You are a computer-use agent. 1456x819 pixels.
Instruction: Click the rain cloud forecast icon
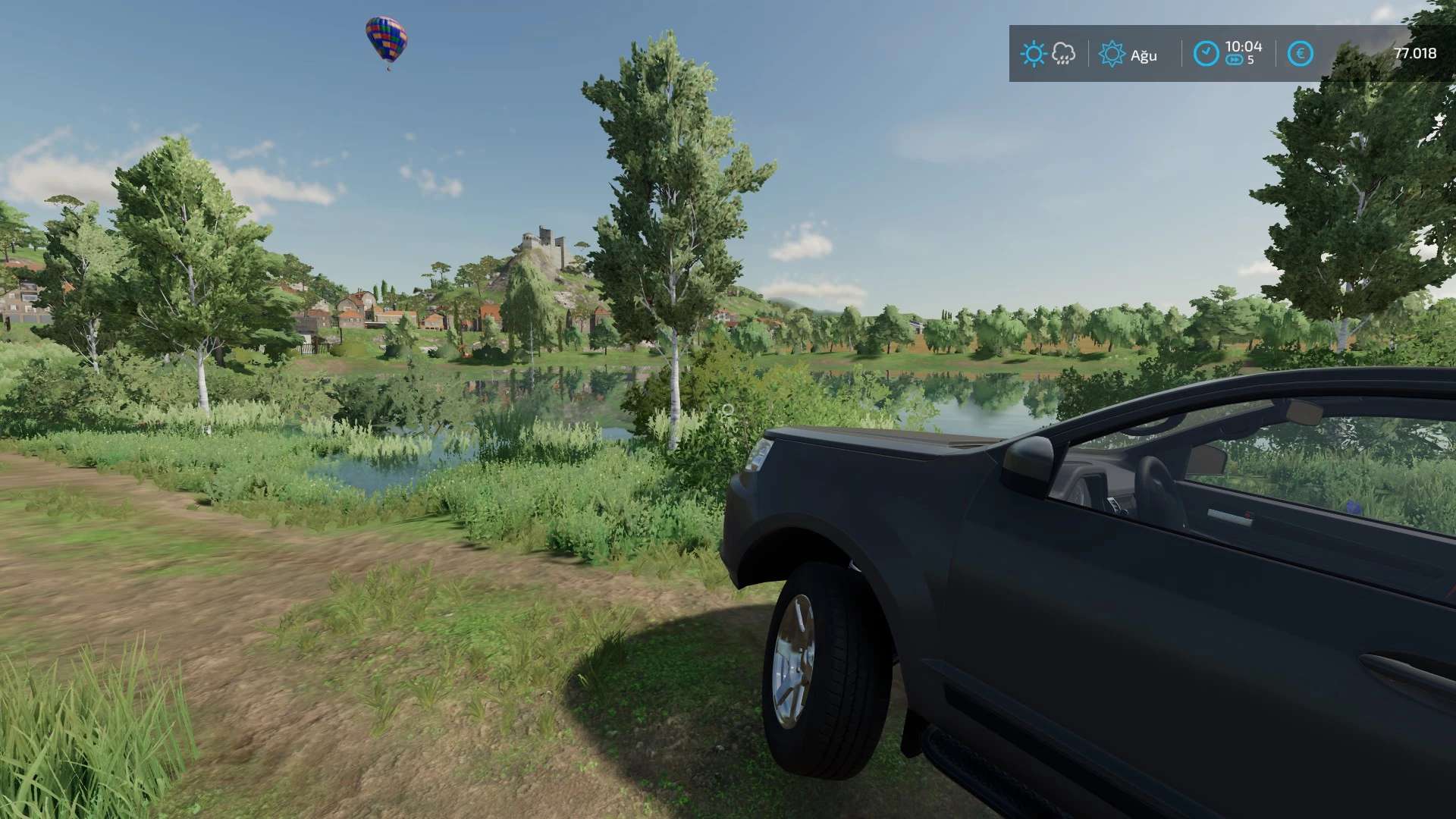click(x=1064, y=54)
